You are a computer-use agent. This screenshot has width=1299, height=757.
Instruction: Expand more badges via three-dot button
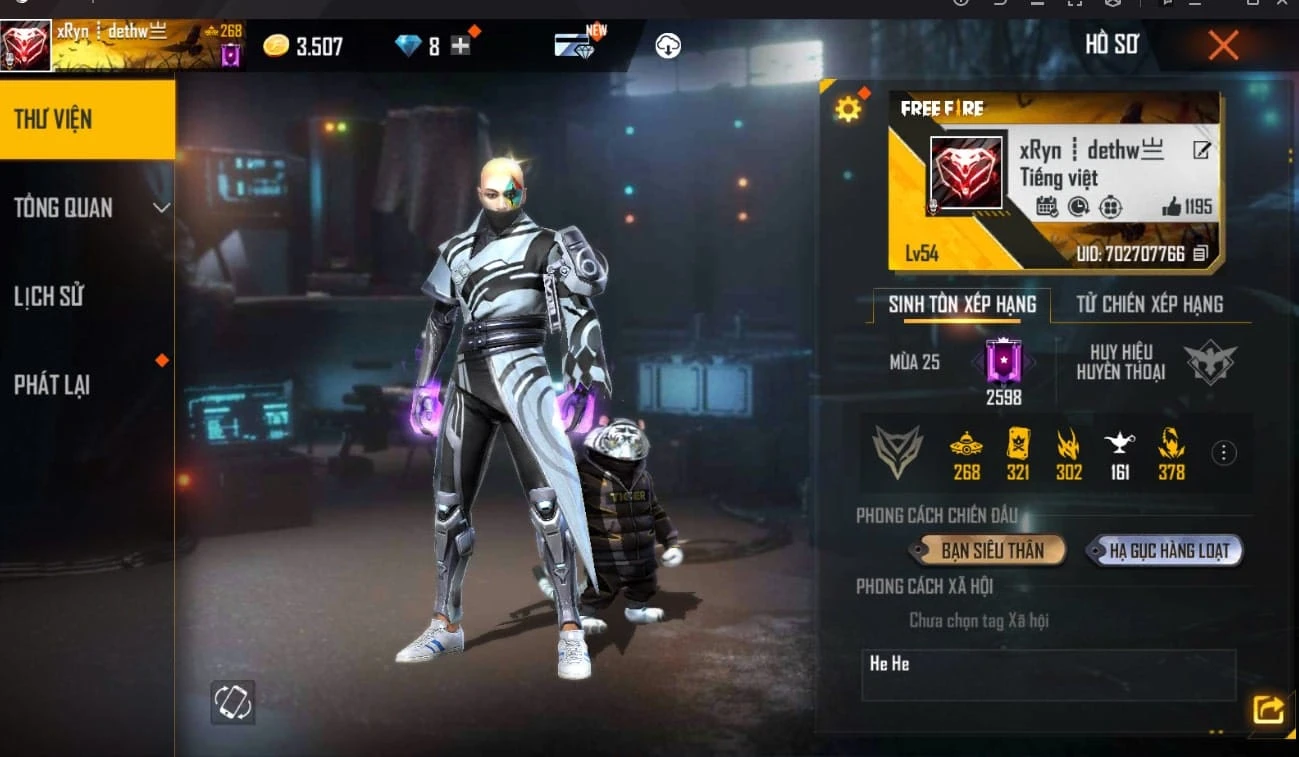(1223, 452)
